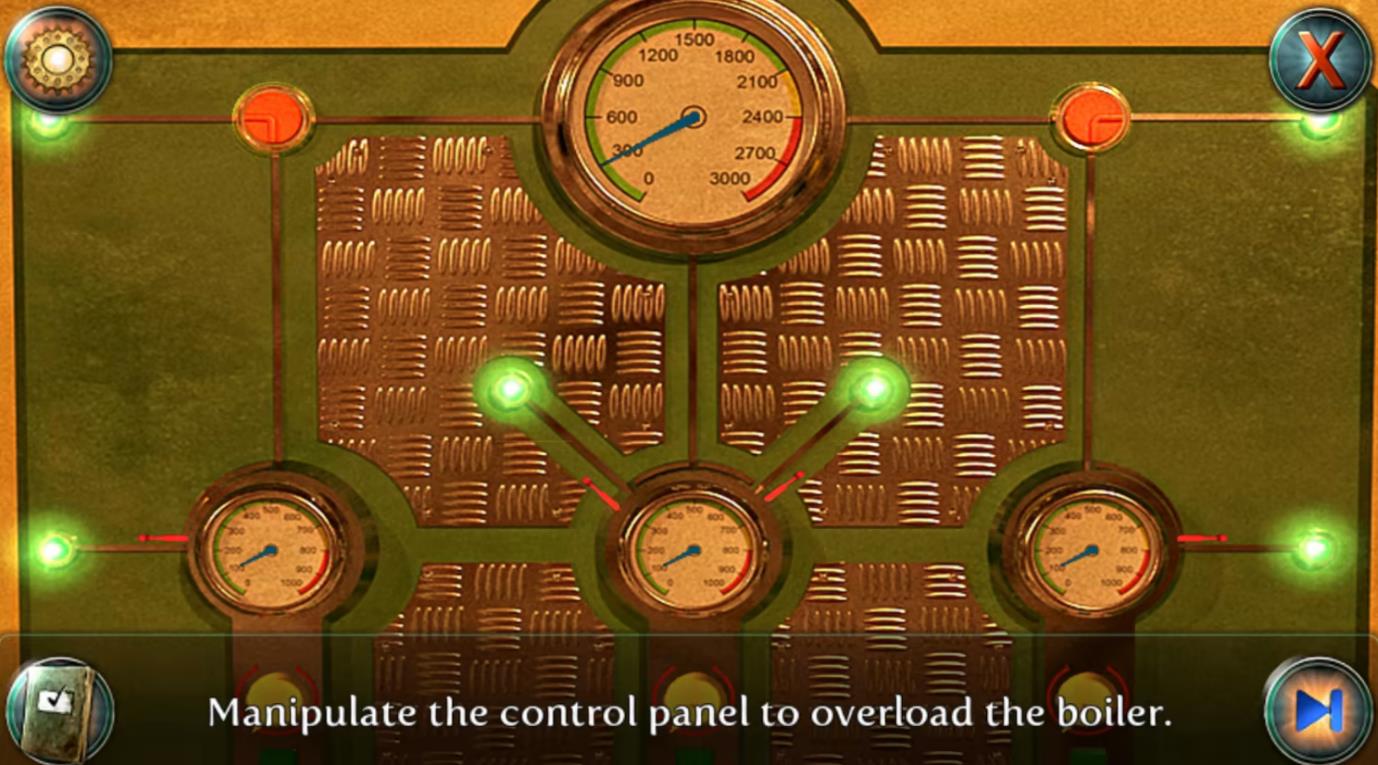Close the boiler puzzle with the X
This screenshot has height=765, width=1378.
[x=1320, y=59]
